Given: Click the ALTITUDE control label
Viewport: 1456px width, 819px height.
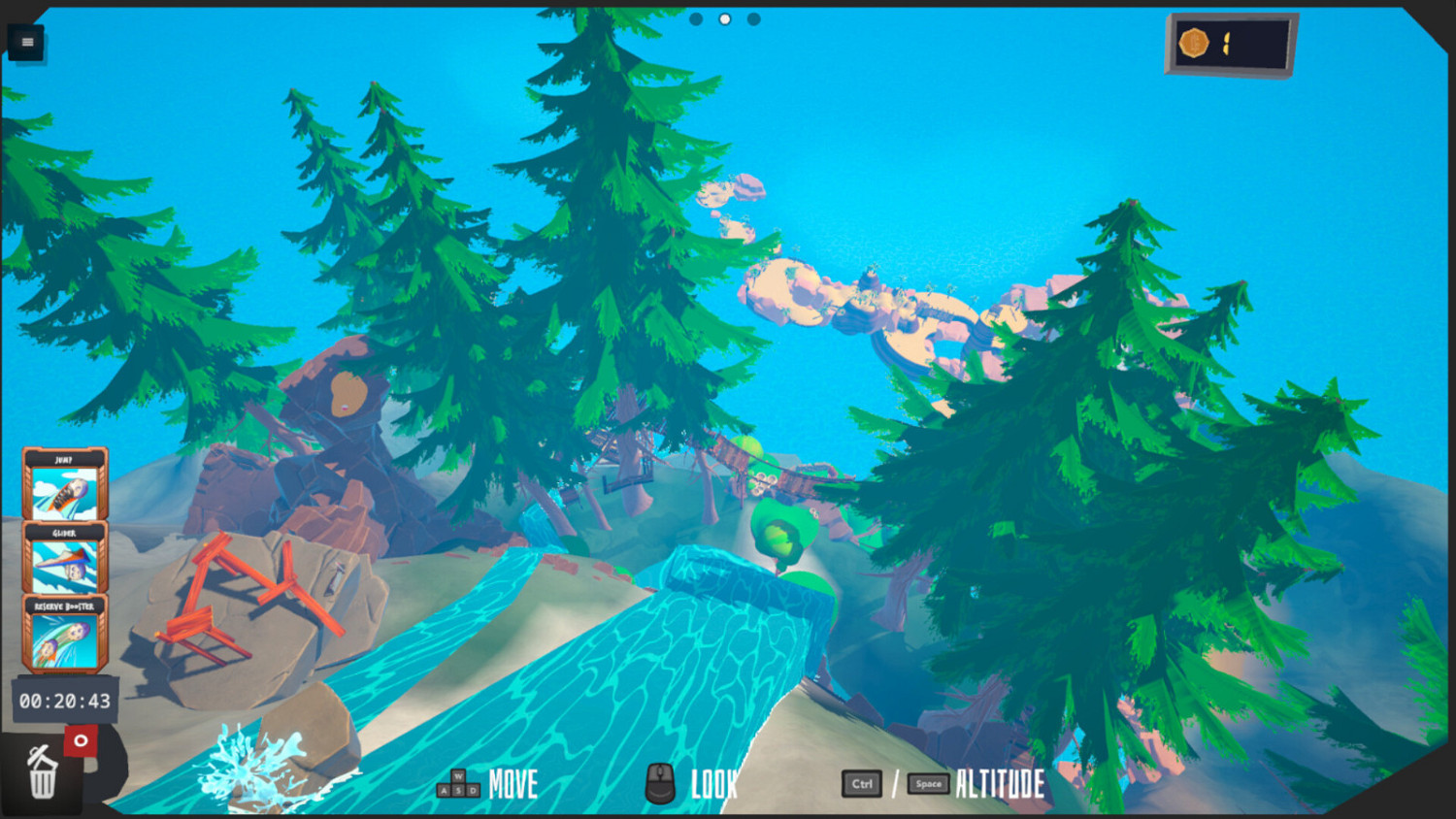Looking at the screenshot, I should 1000,784.
